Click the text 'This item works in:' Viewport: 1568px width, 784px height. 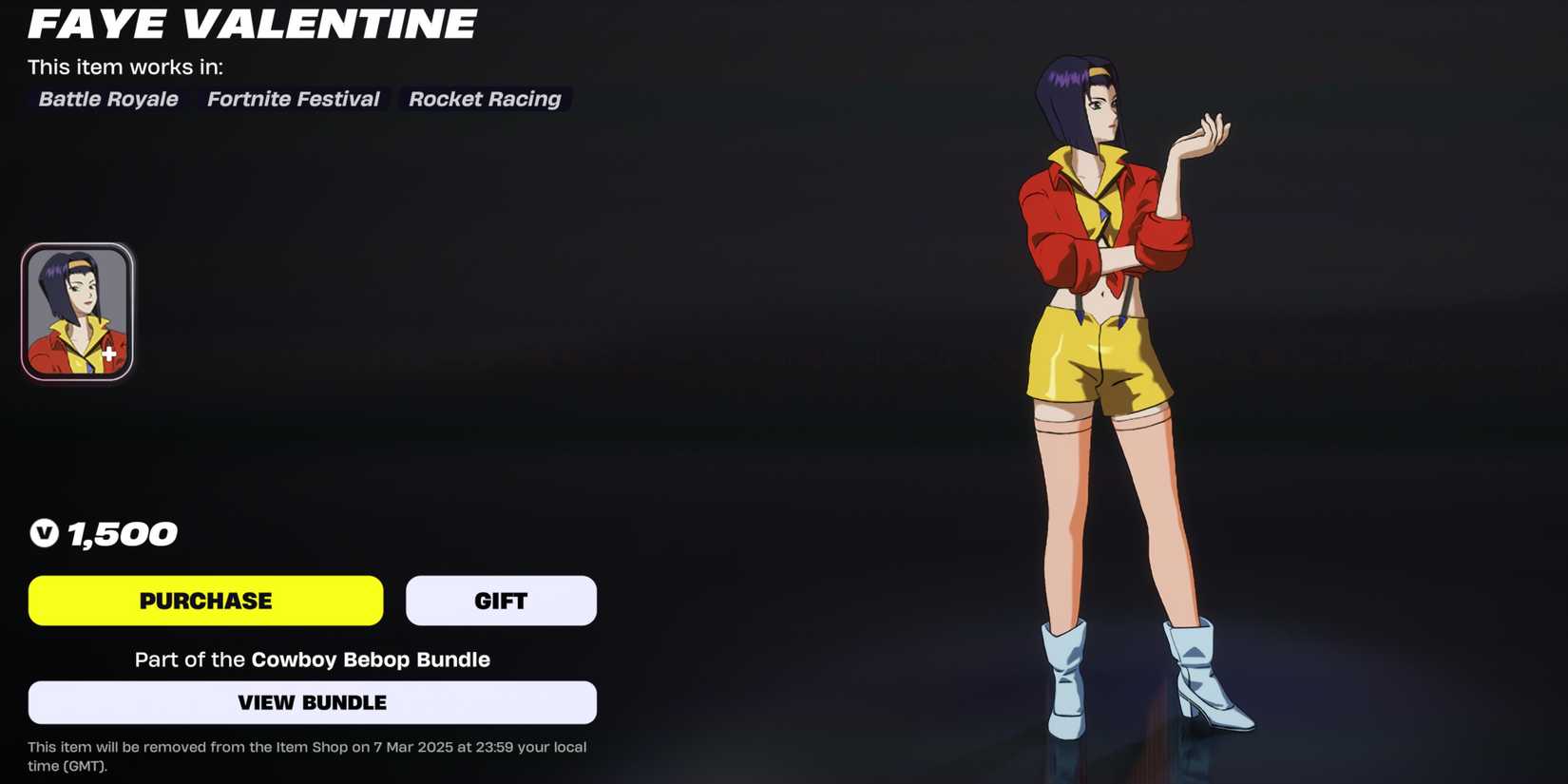[125, 67]
